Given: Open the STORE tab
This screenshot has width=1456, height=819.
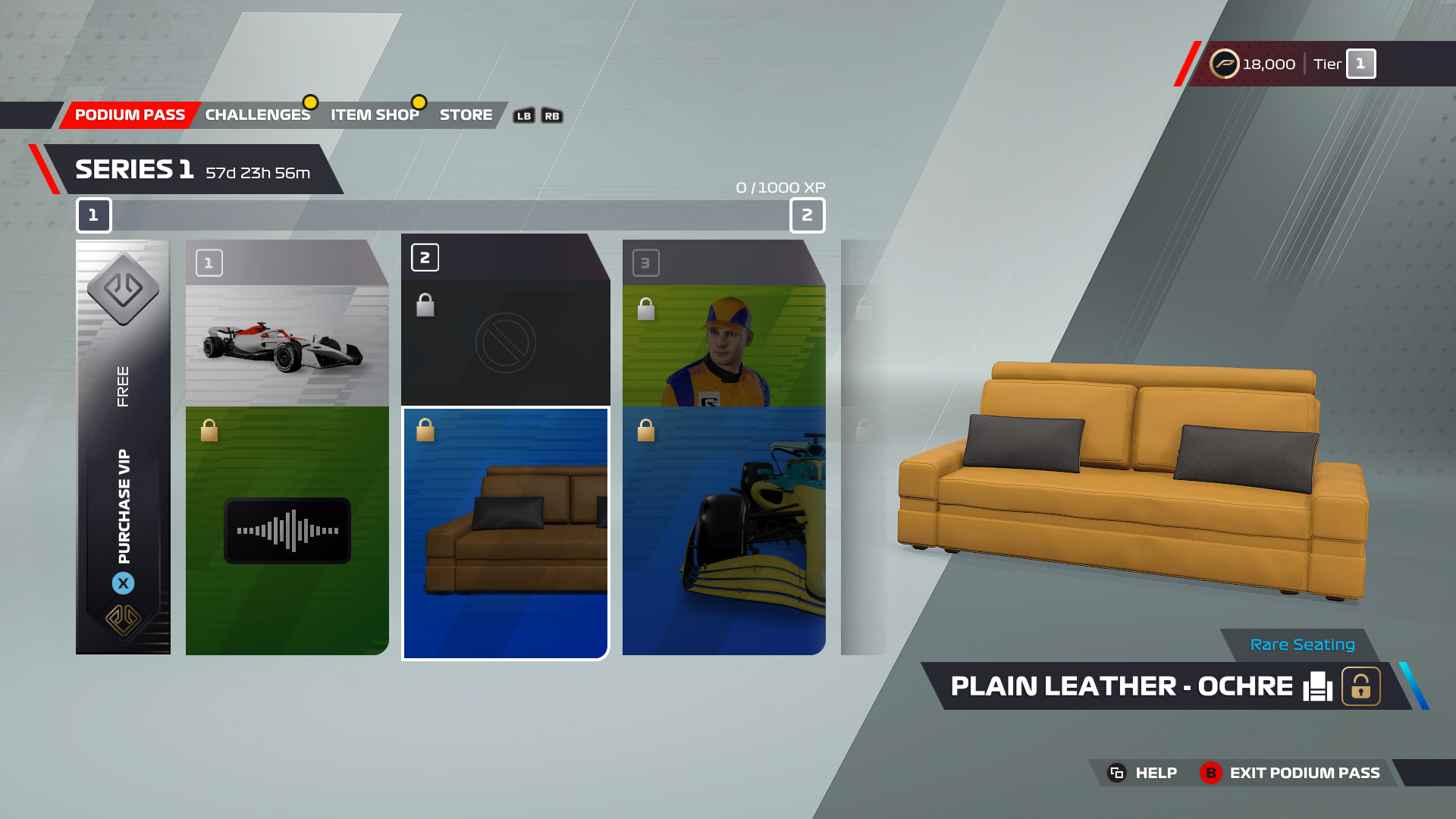Looking at the screenshot, I should point(466,115).
